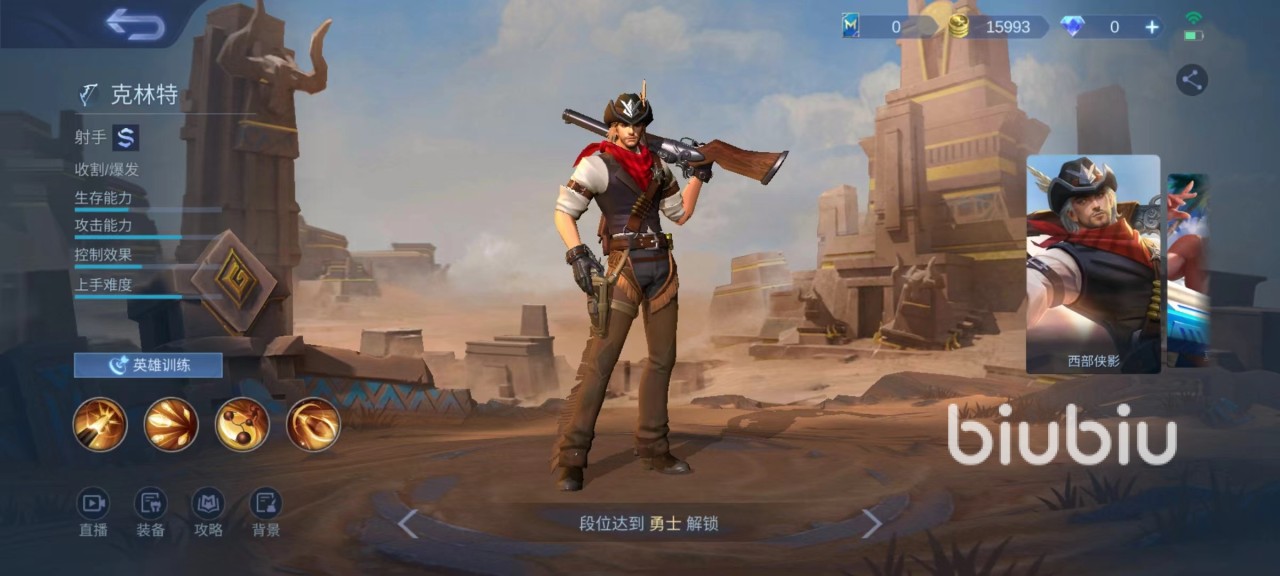Click the S rank badge beside 射手

[125, 137]
